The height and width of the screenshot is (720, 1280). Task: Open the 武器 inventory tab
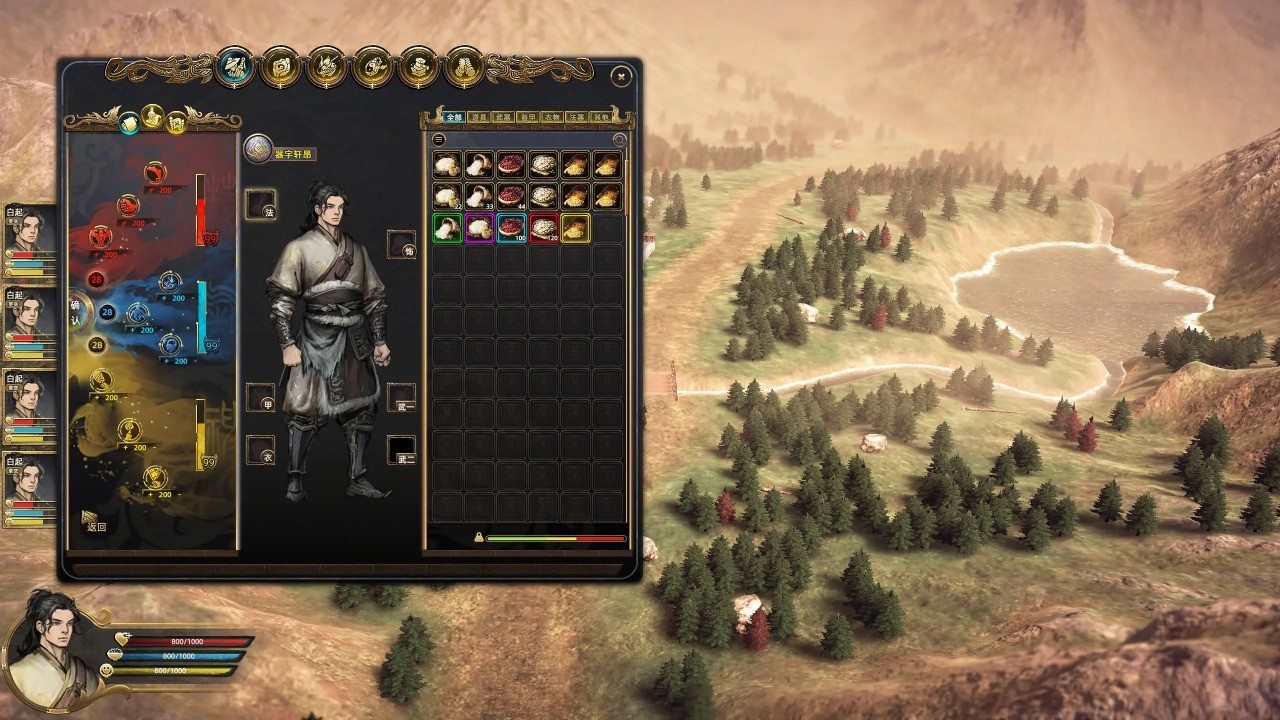[x=504, y=117]
